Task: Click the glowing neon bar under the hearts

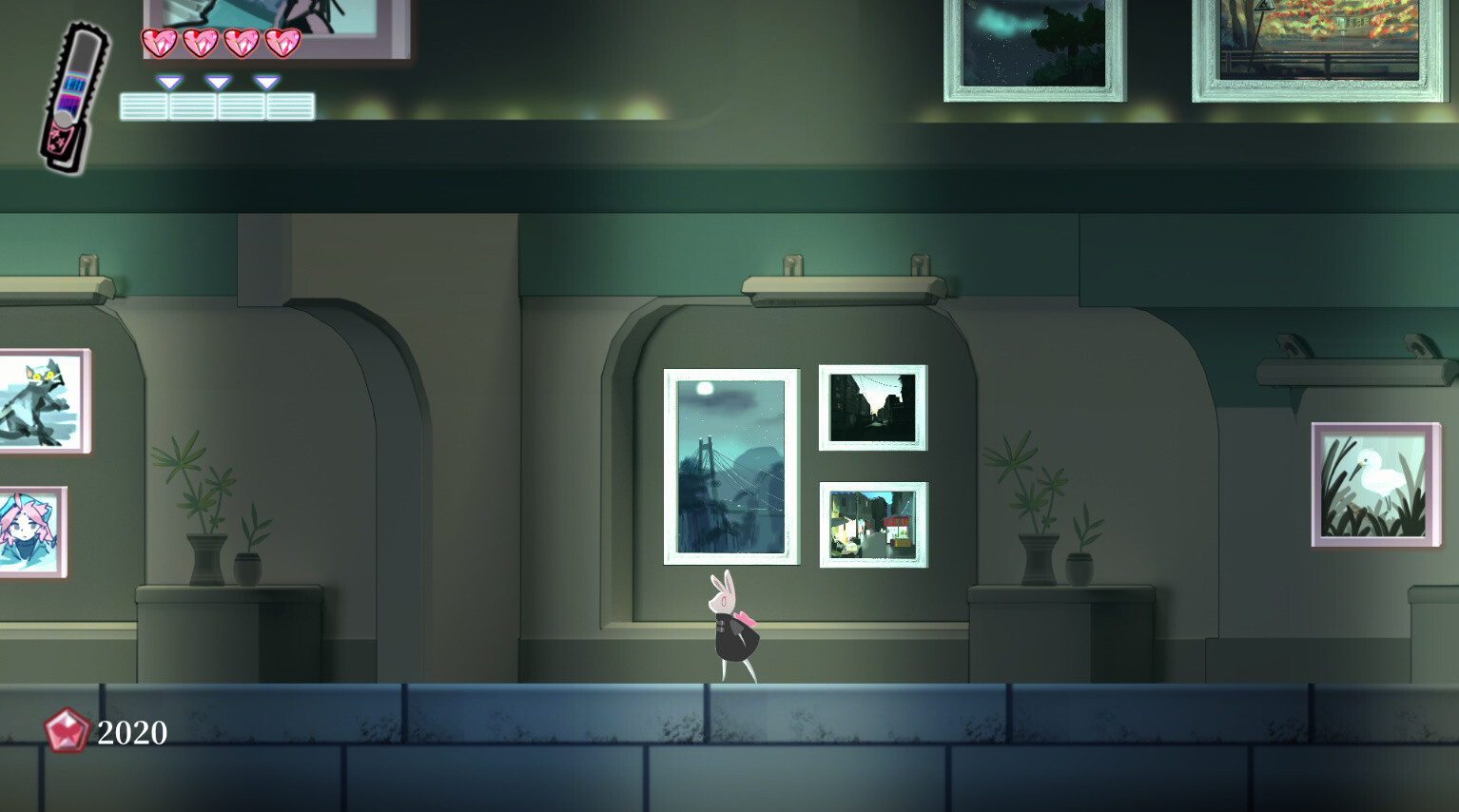Action: [x=217, y=105]
